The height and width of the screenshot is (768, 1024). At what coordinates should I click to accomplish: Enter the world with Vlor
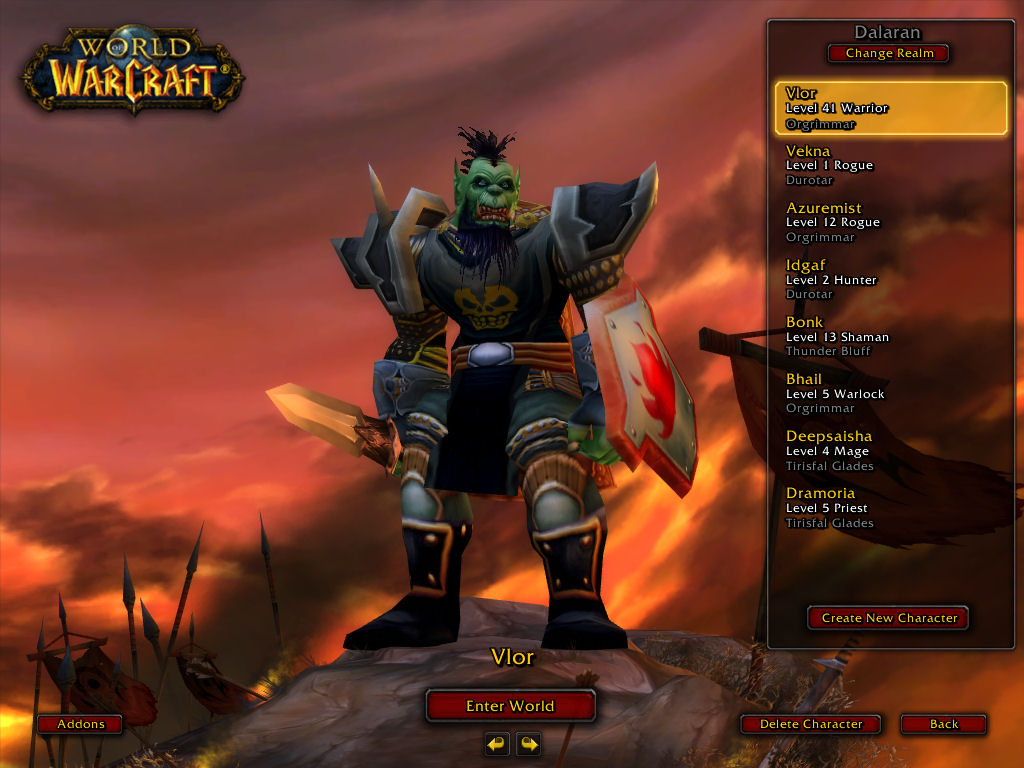[510, 706]
